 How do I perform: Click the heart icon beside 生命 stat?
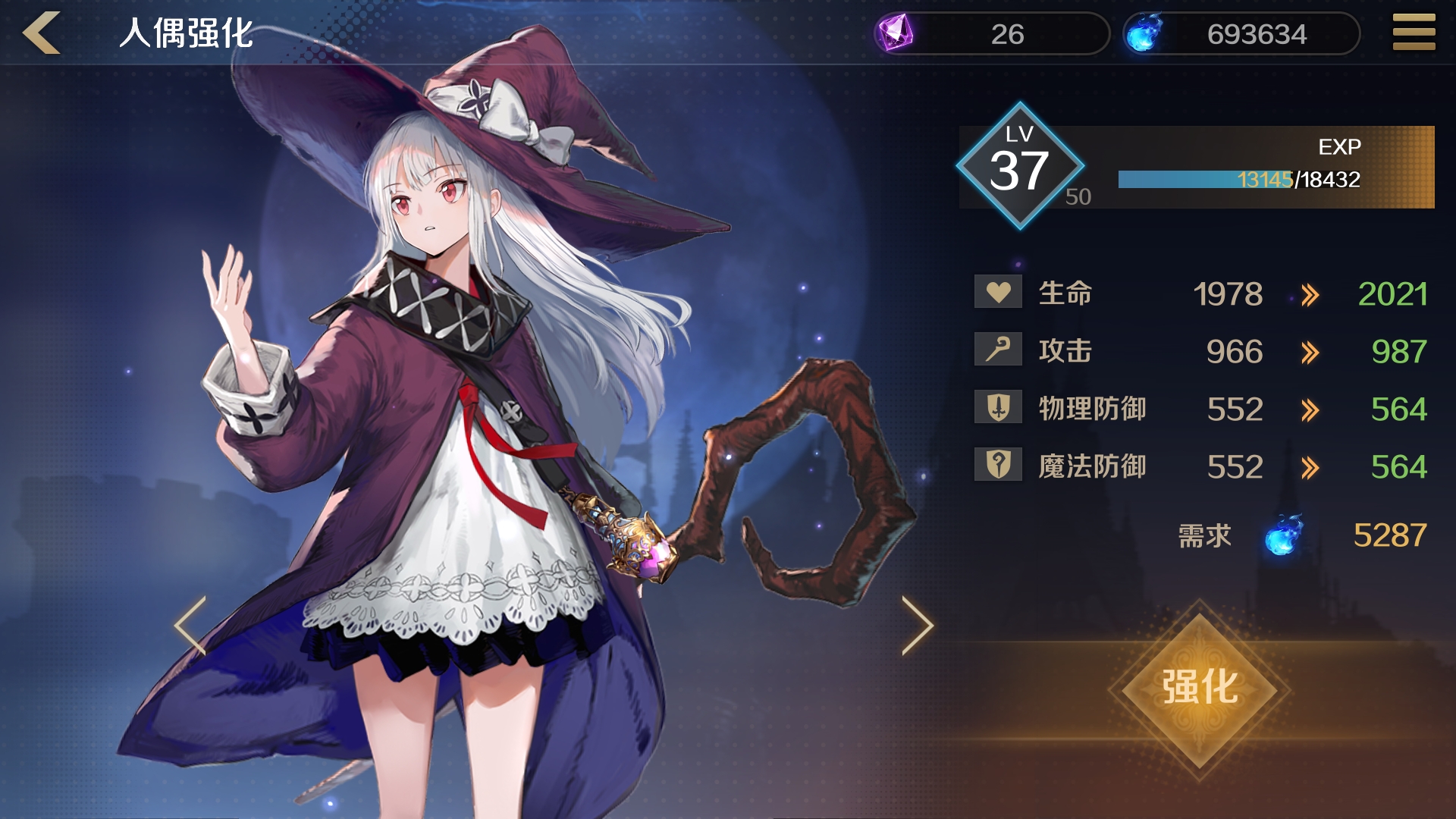(x=997, y=293)
